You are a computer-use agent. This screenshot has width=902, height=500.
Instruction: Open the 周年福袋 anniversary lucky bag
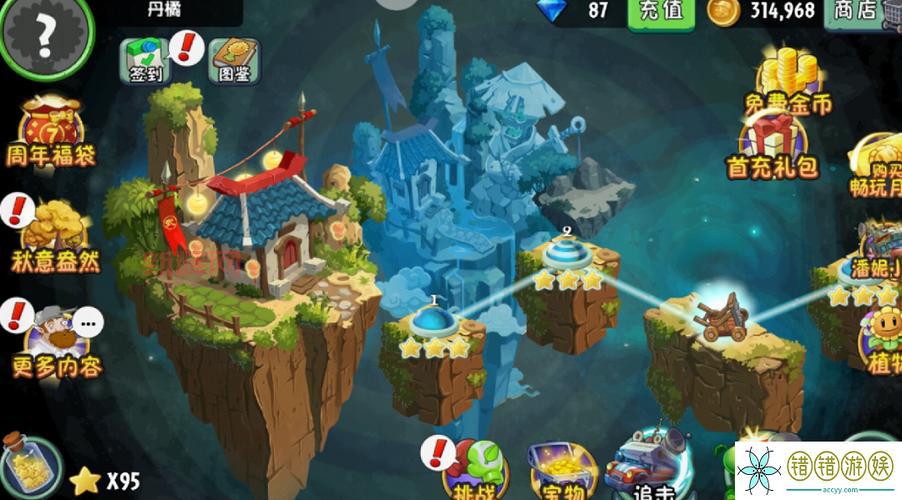point(54,132)
